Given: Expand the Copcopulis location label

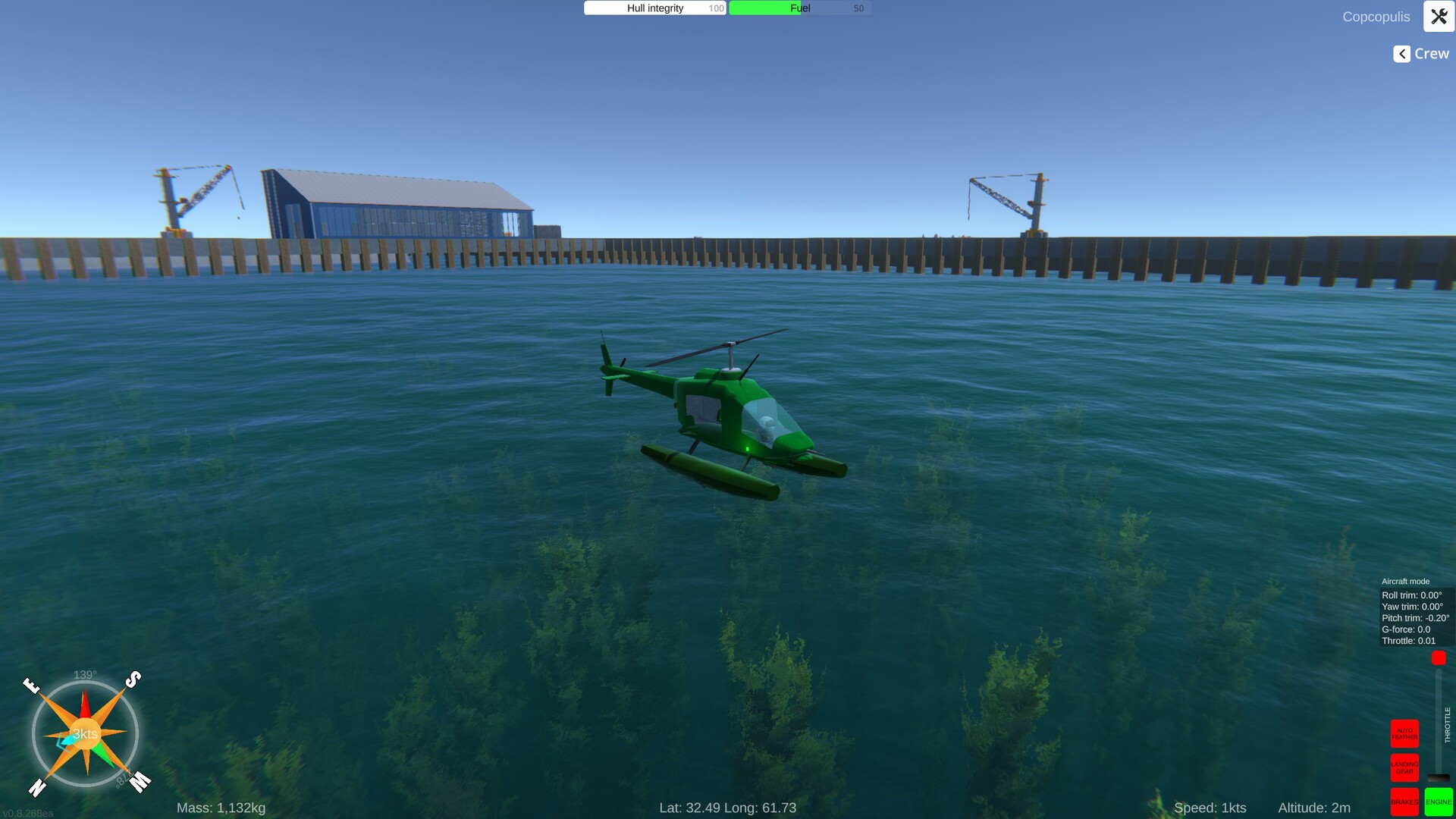Looking at the screenshot, I should (x=1375, y=16).
